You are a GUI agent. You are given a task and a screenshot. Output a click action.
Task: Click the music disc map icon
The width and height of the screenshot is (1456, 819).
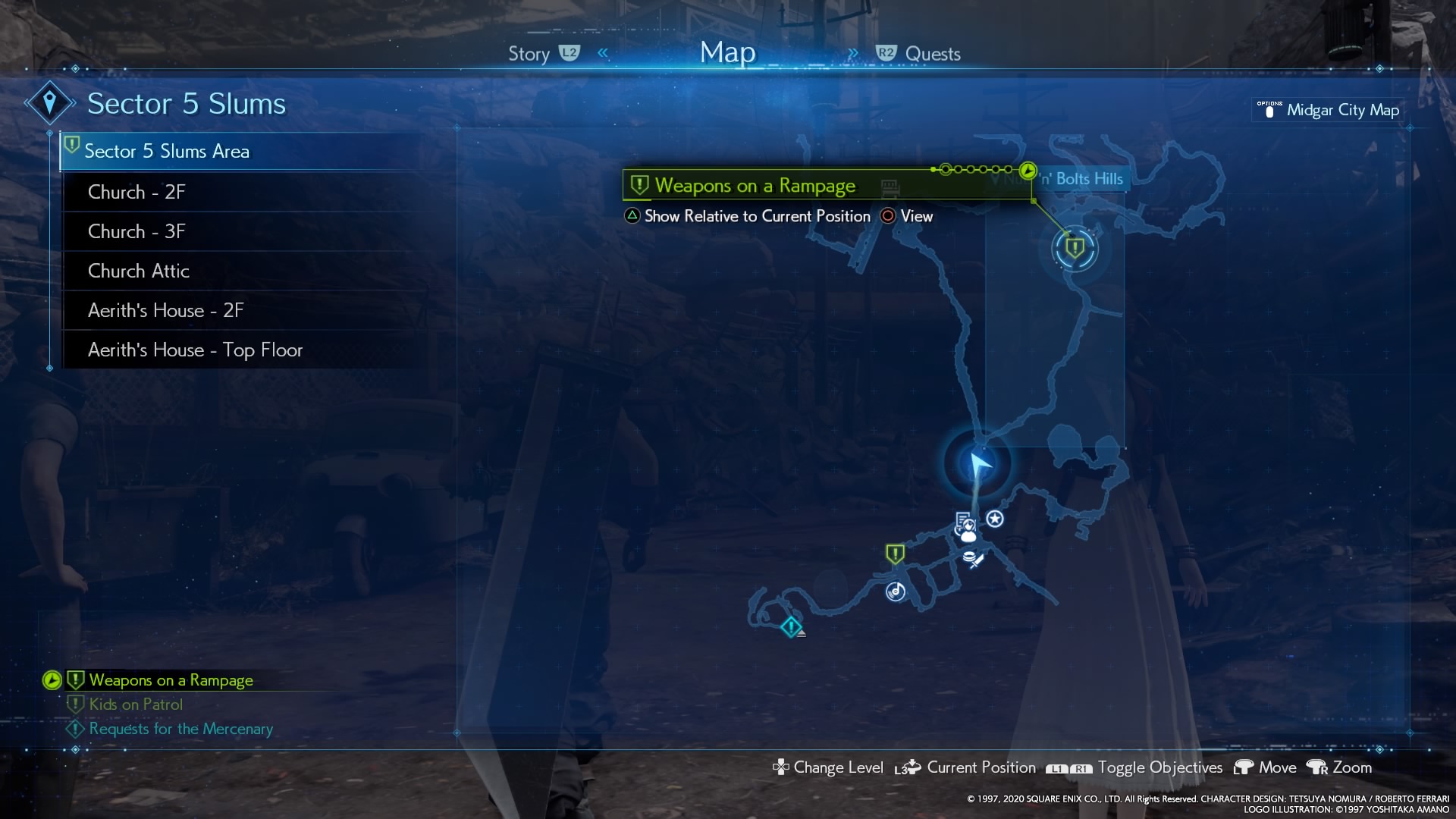[896, 591]
